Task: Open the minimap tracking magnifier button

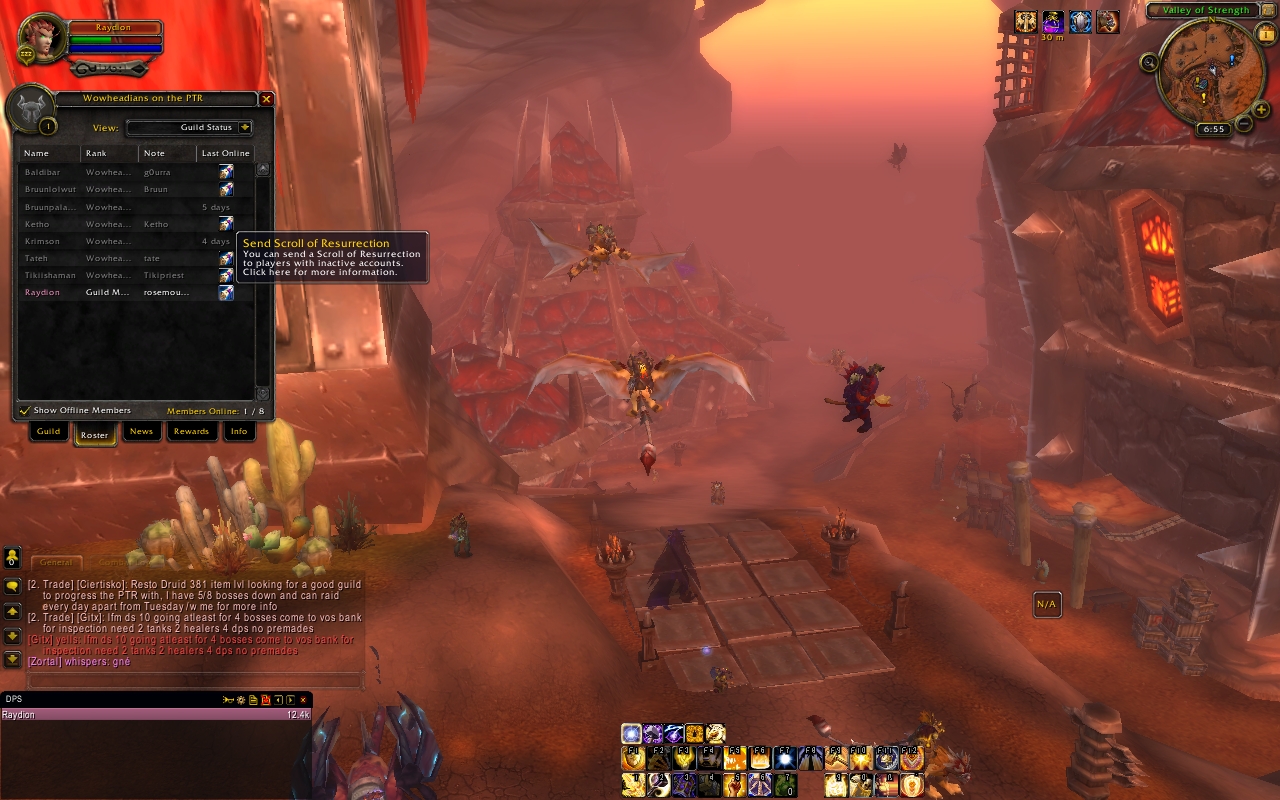Action: [1149, 63]
